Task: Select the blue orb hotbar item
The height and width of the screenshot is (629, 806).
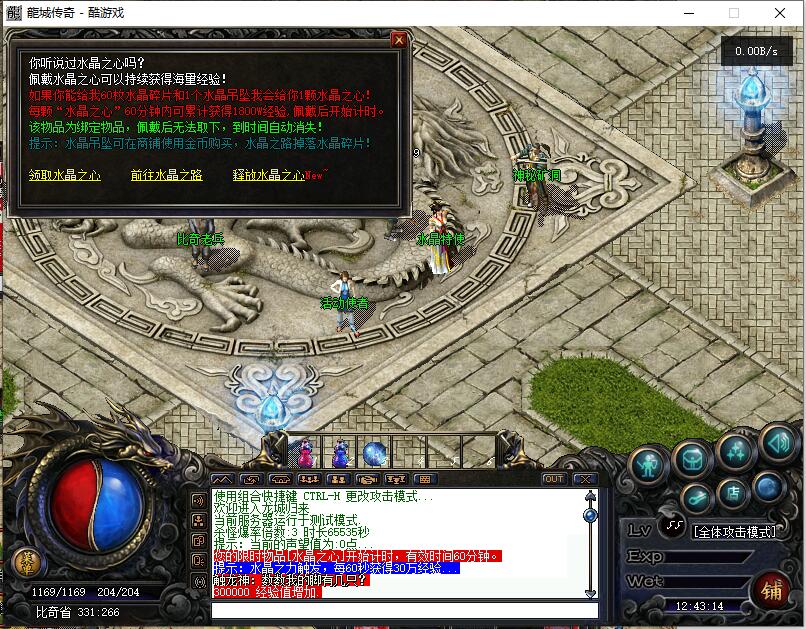Action: 374,453
